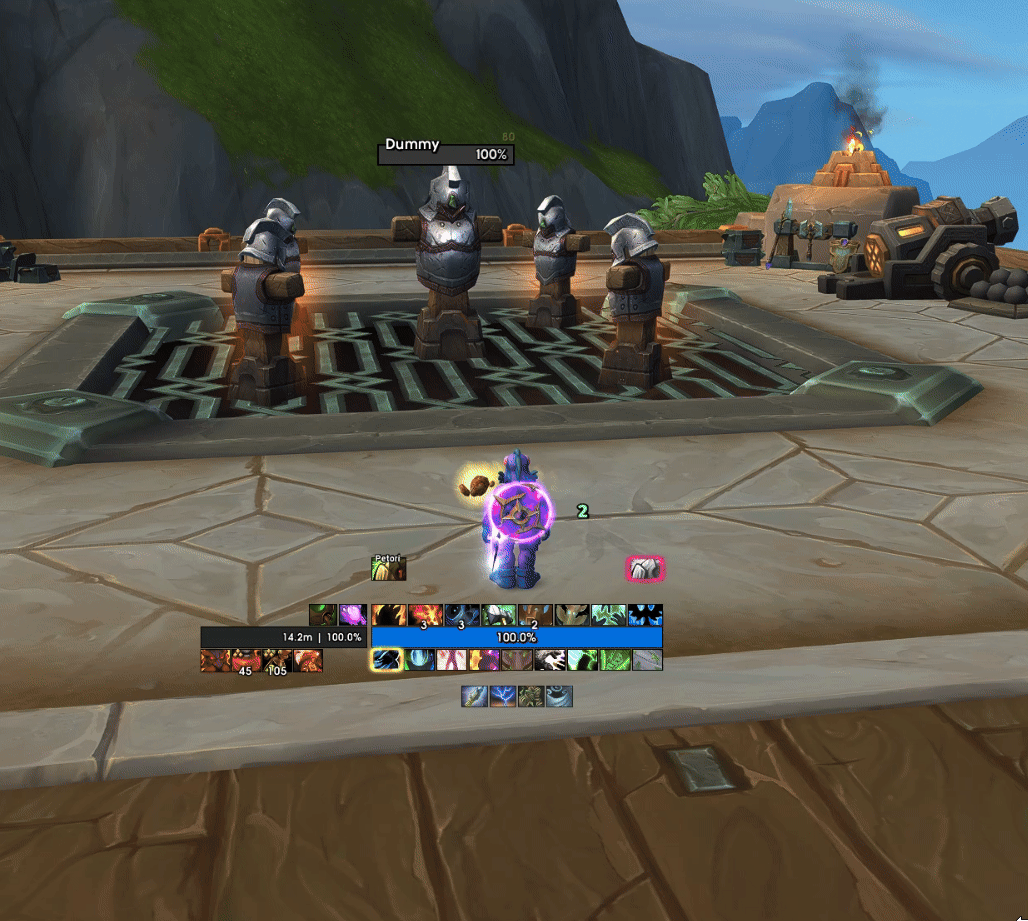Activate the blue frost skull pattern ability
The image size is (1028, 921).
[646, 615]
